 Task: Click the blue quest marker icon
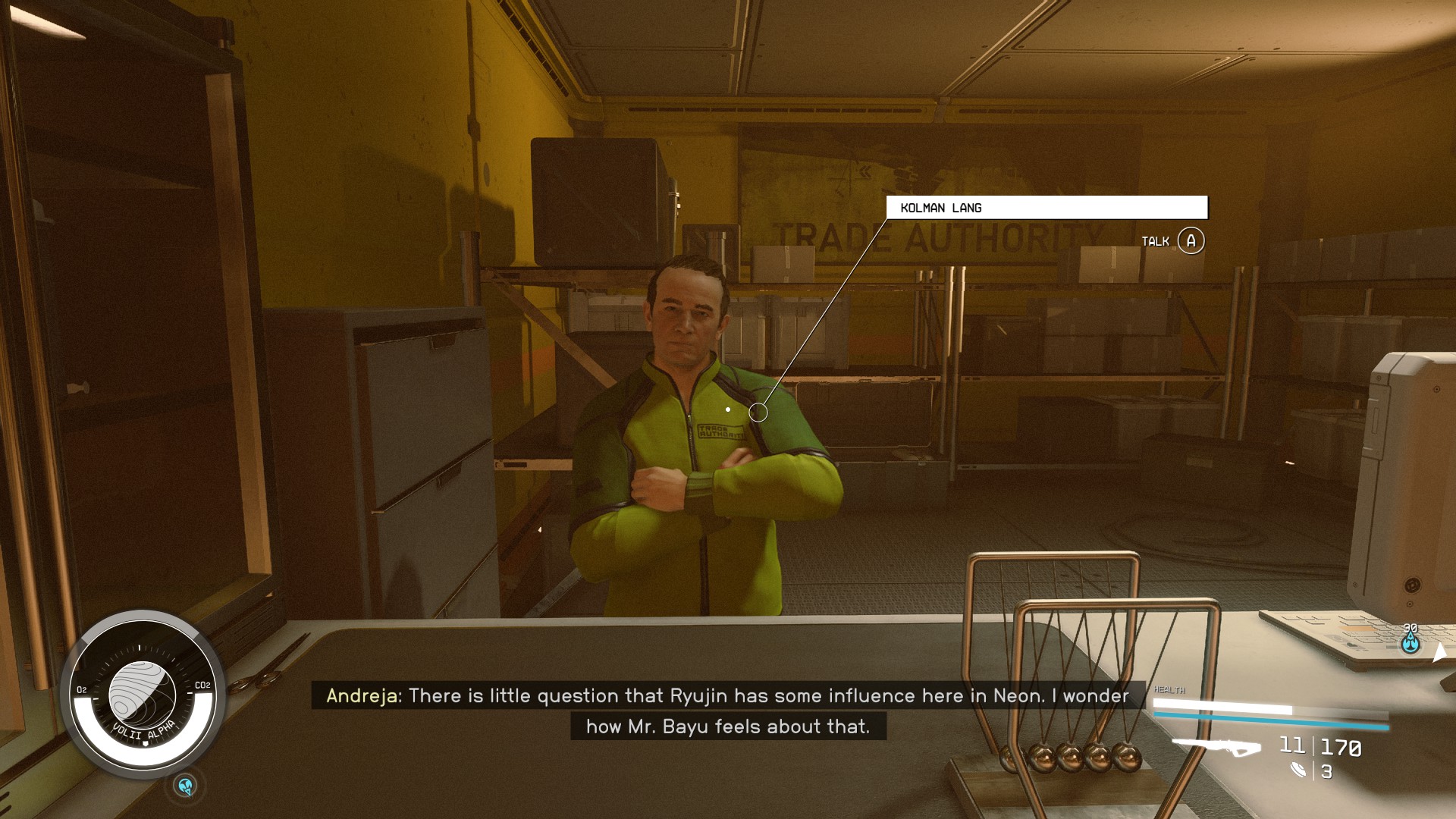(1410, 642)
